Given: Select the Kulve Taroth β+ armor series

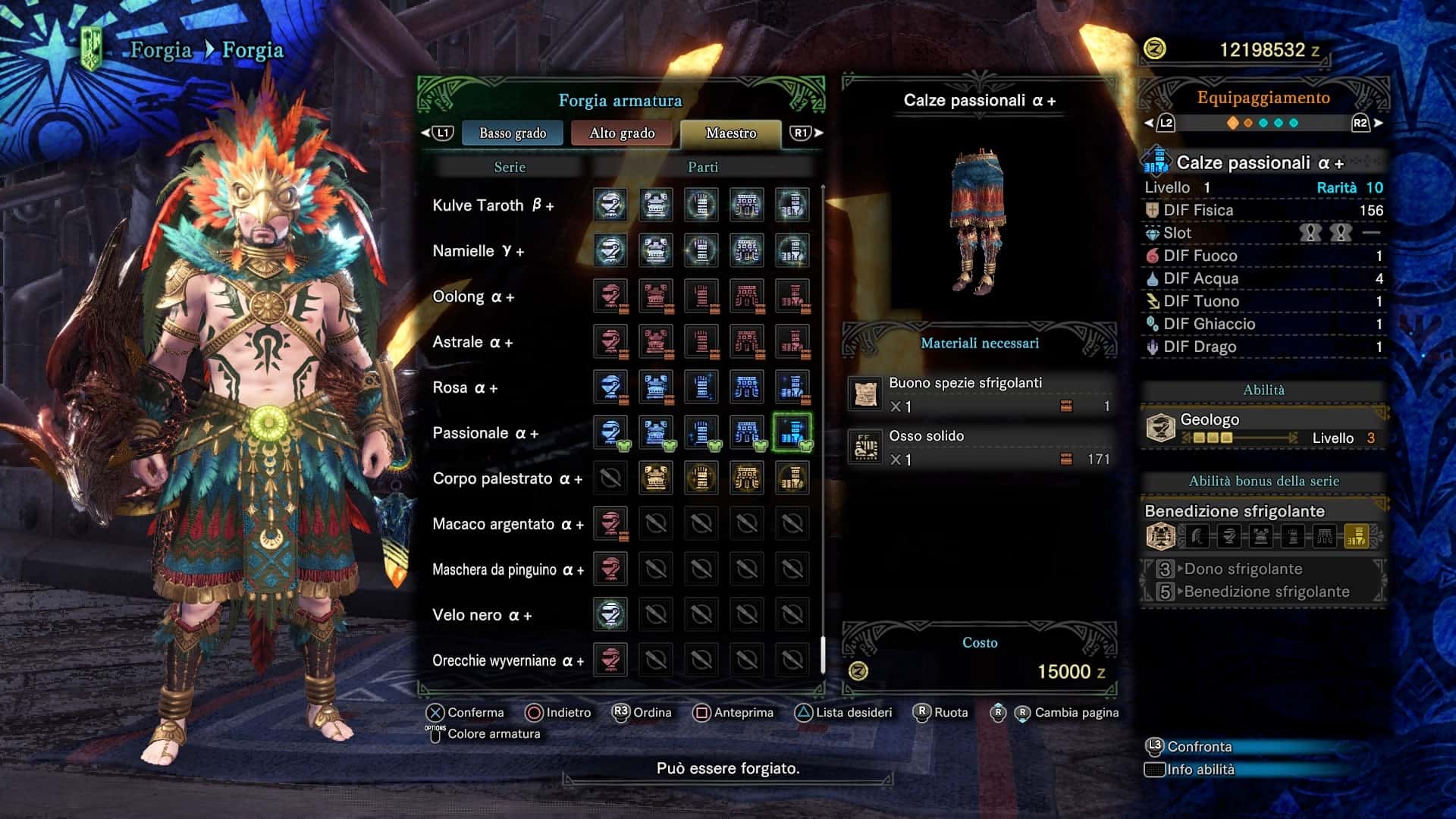Looking at the screenshot, I should 493,206.
